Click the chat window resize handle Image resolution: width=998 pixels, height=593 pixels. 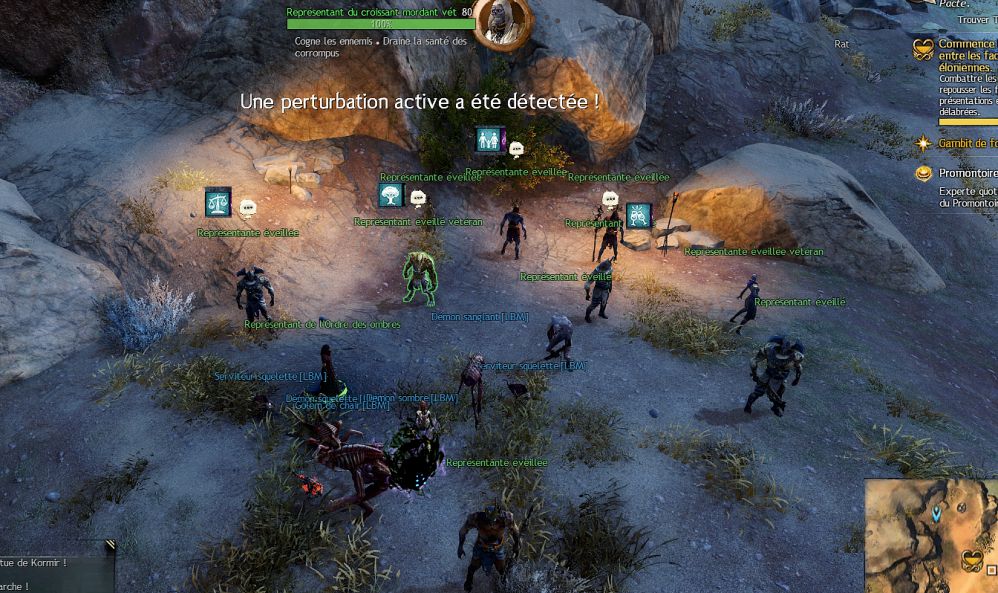click(x=109, y=546)
